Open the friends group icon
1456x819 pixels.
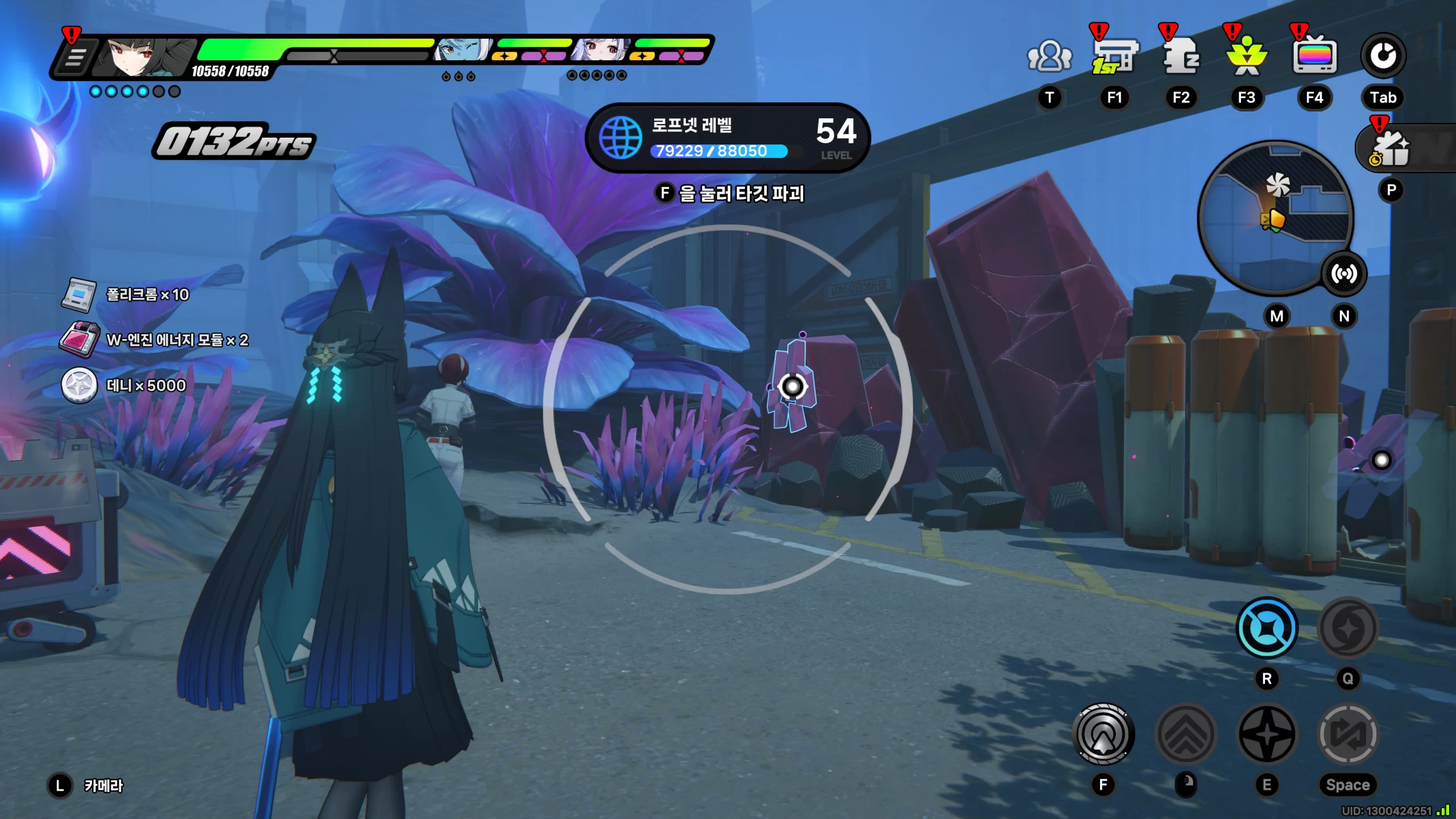[1049, 57]
